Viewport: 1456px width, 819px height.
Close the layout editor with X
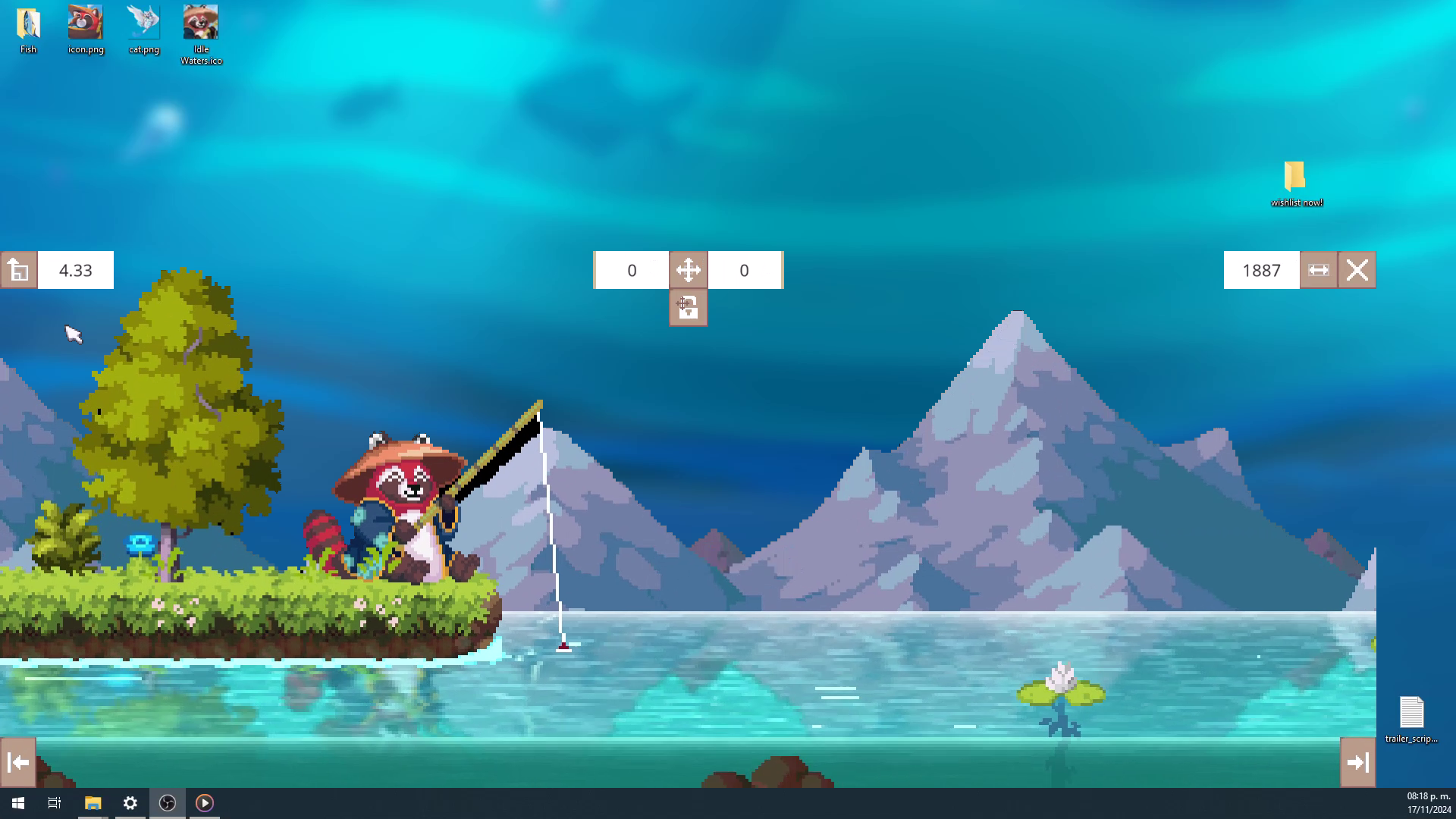pos(1357,271)
